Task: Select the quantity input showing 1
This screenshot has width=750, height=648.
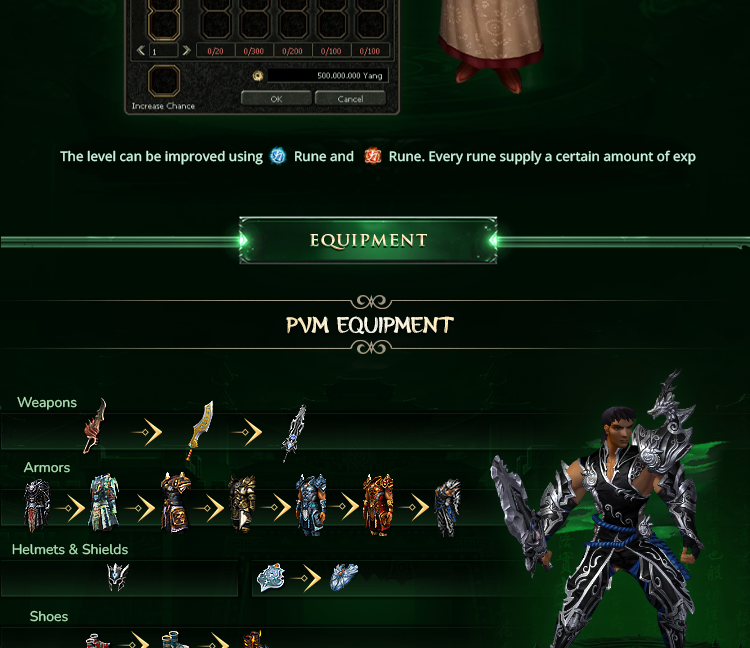Action: click(x=163, y=51)
